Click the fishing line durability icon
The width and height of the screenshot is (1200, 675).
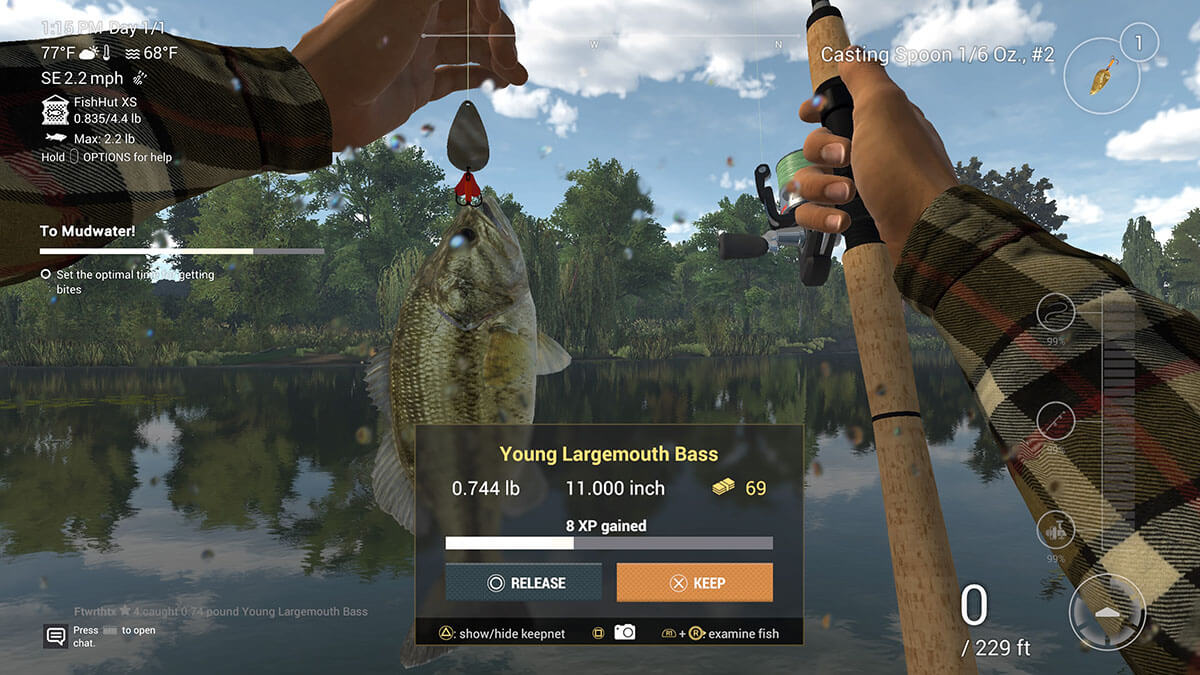(x=1055, y=313)
